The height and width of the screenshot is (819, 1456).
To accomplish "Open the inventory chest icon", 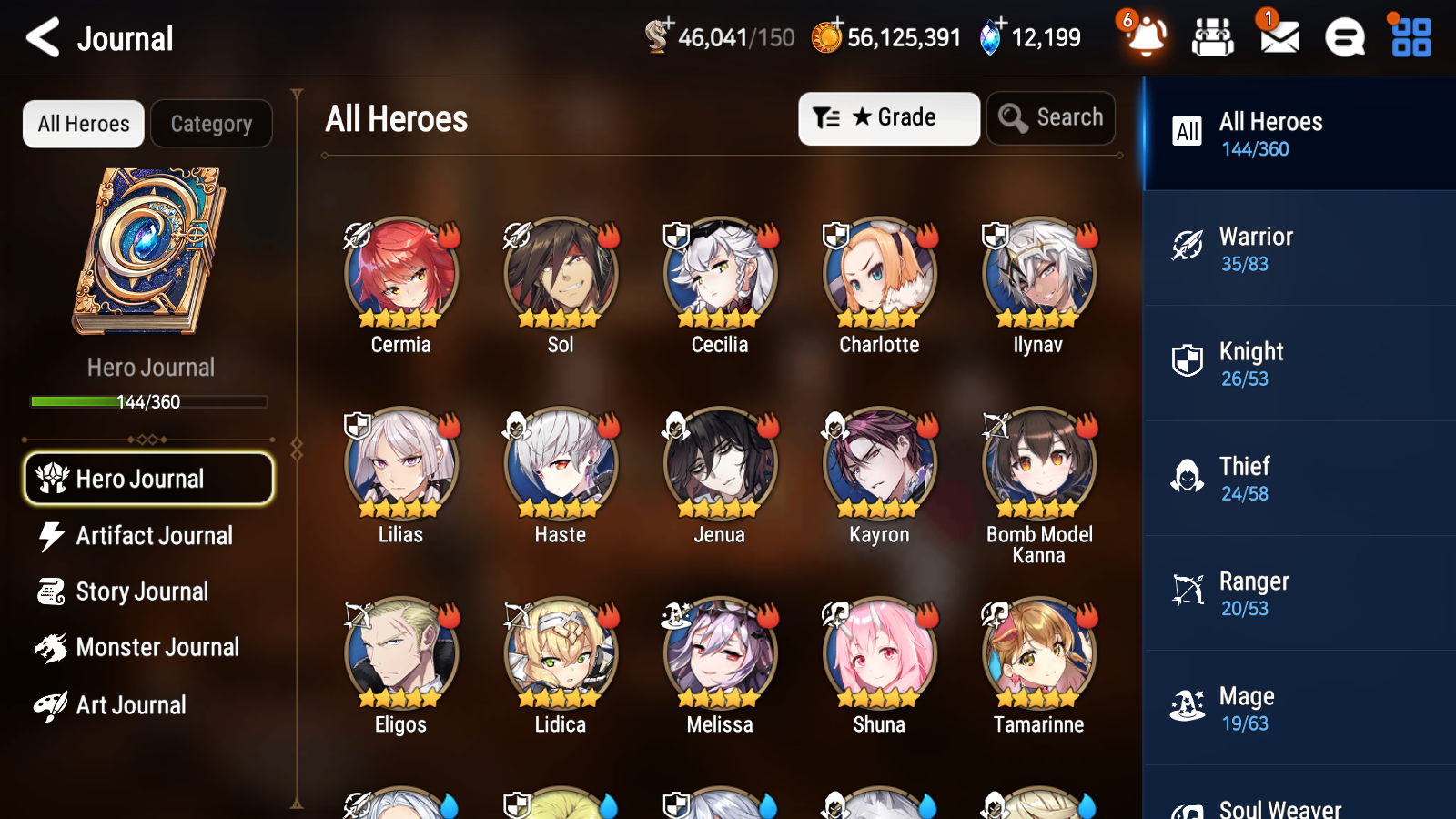I will tap(1213, 37).
